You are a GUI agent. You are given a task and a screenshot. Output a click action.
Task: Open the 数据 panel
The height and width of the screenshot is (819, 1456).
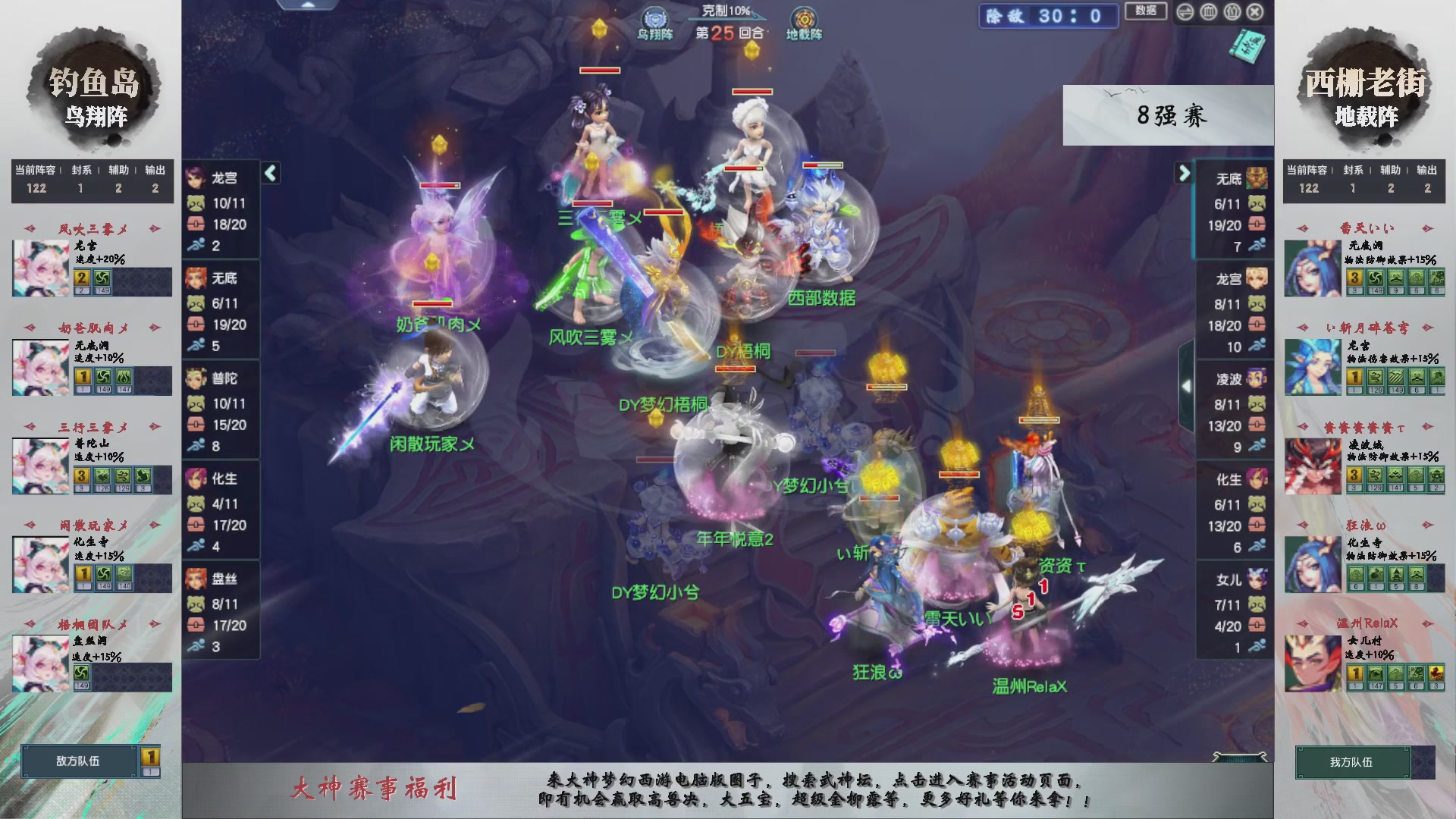(x=1146, y=11)
